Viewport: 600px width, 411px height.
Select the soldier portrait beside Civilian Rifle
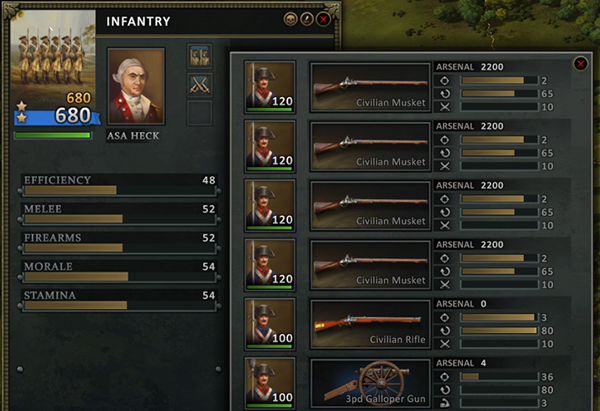tap(270, 325)
